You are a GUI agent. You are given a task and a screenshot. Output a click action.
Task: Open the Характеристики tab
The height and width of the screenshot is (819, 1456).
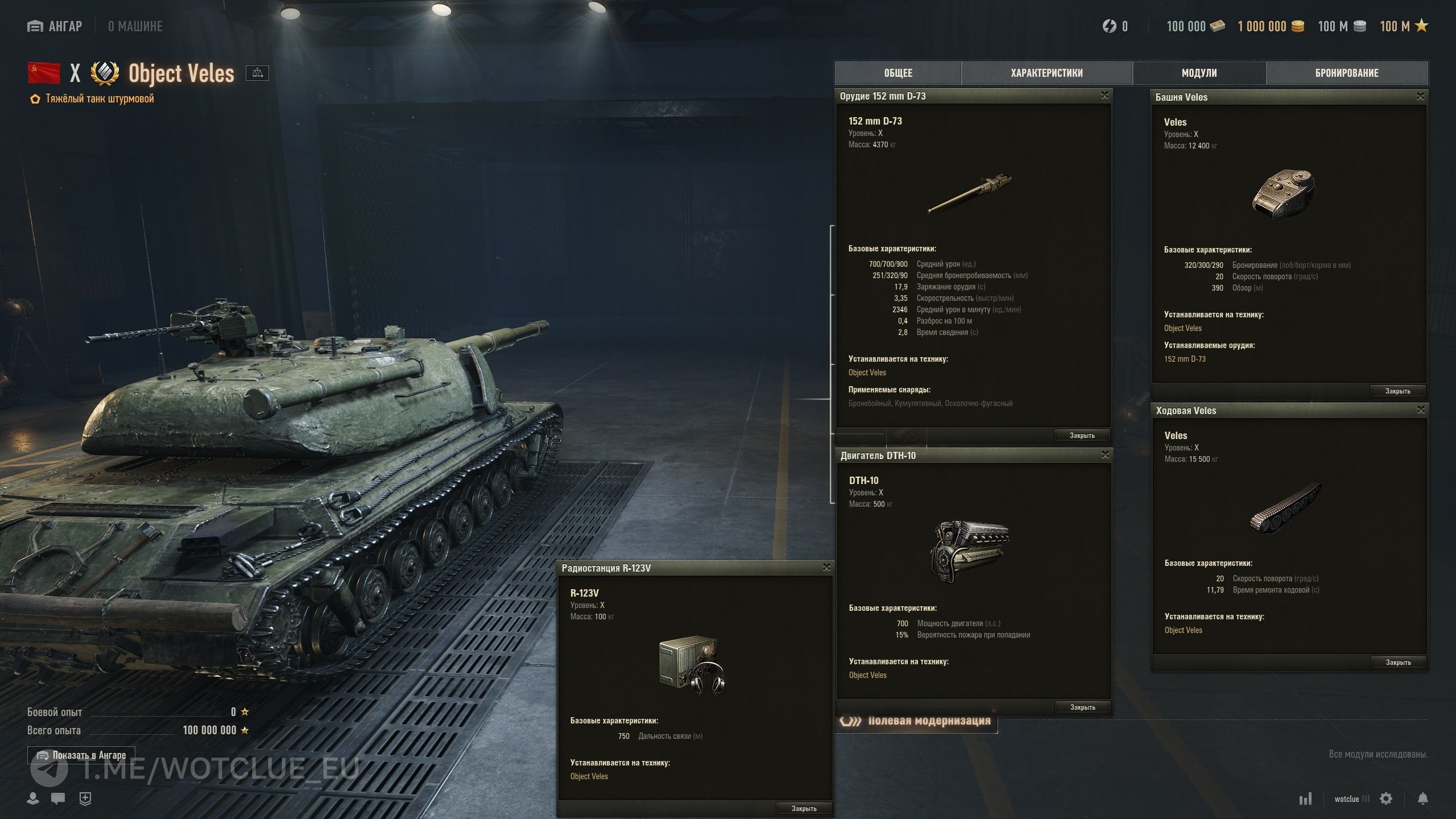[1046, 73]
